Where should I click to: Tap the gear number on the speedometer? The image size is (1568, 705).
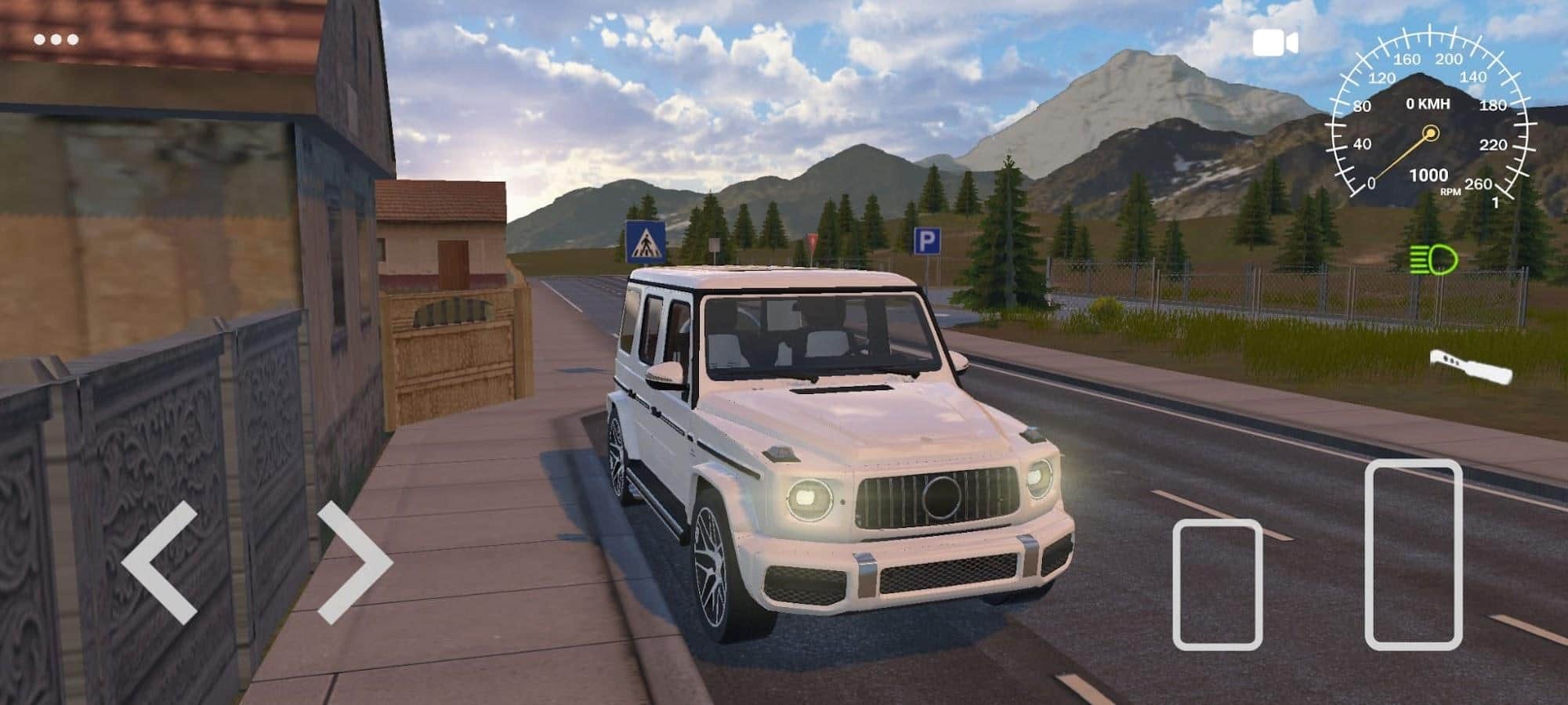pyautogui.click(x=1497, y=204)
